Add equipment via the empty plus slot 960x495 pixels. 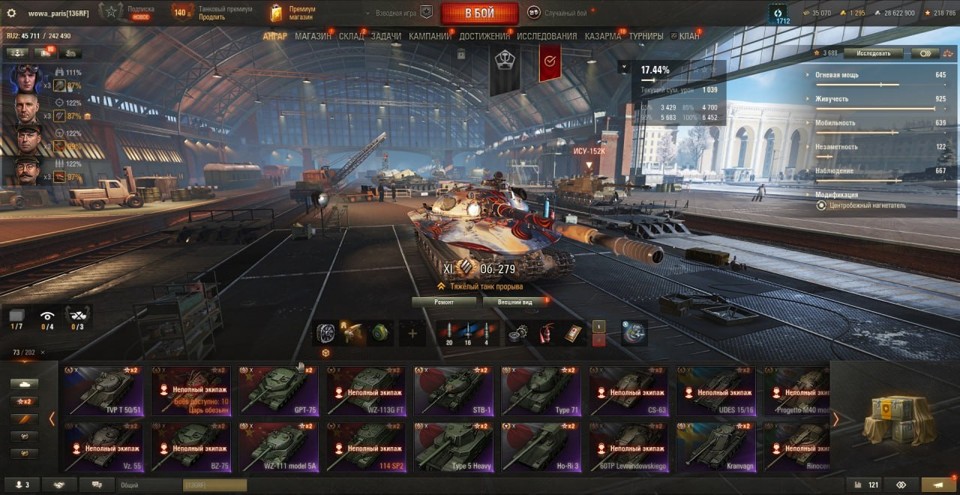(x=410, y=333)
